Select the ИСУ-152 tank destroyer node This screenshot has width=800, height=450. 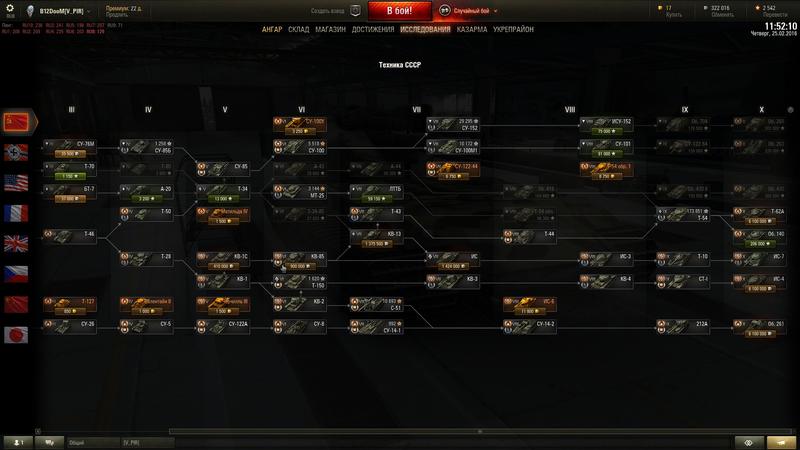coord(606,124)
